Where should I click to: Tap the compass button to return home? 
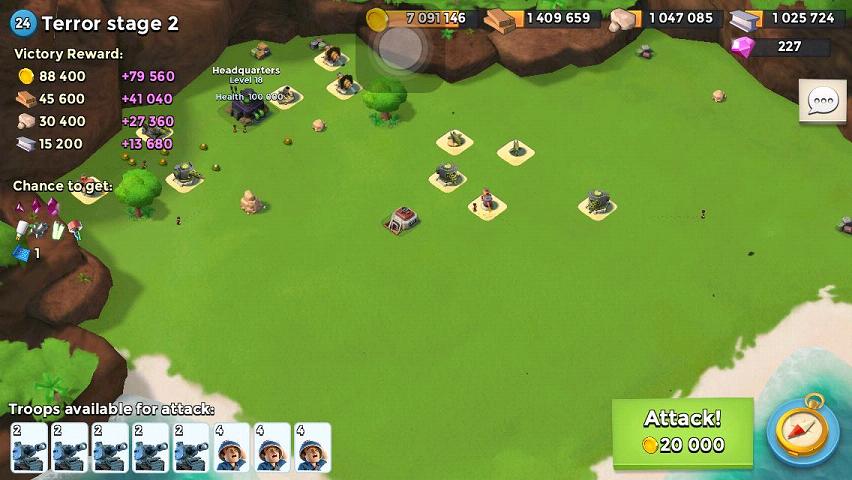[x=802, y=432]
